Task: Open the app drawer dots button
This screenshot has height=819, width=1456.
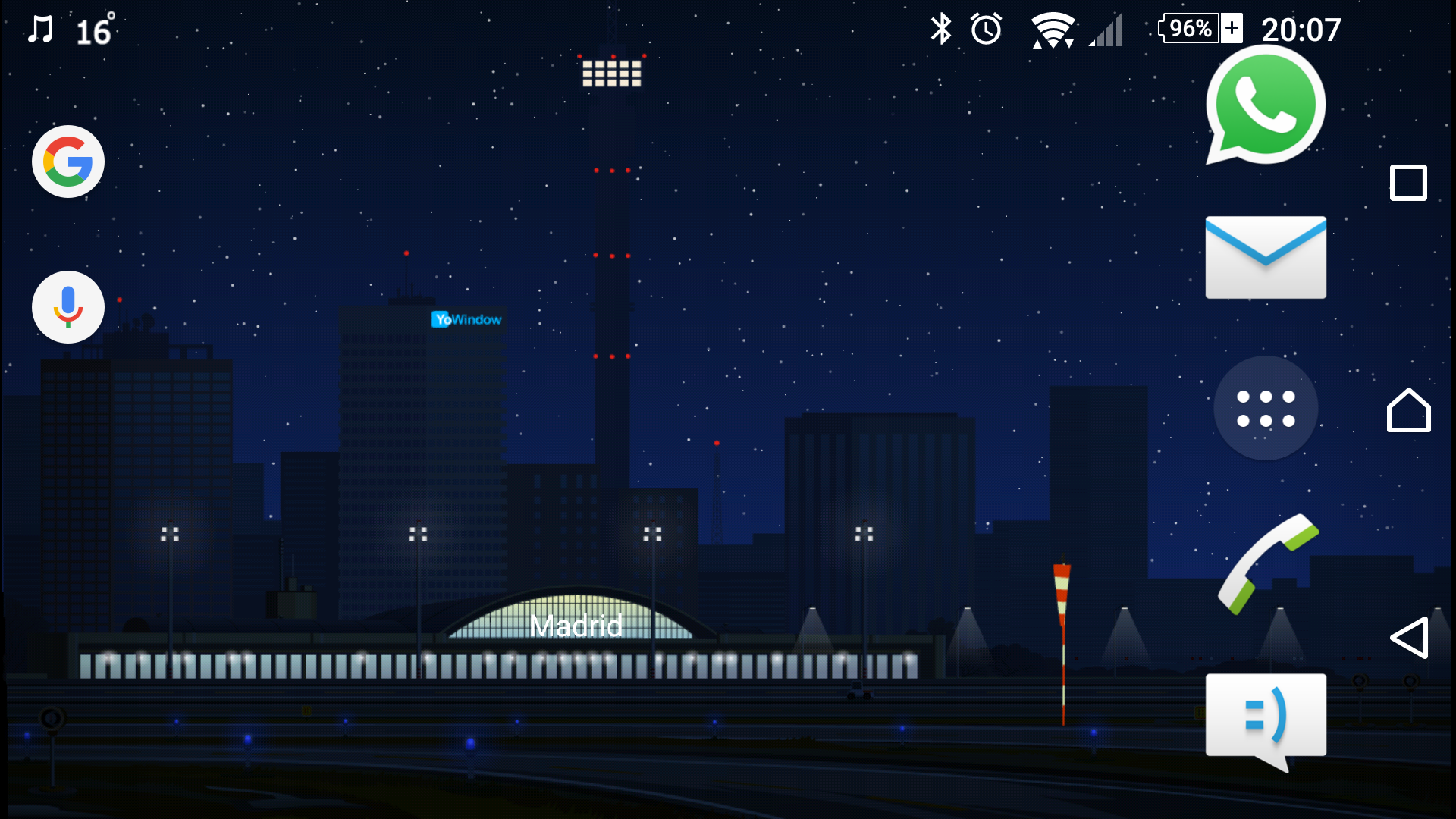Action: pos(1265,408)
